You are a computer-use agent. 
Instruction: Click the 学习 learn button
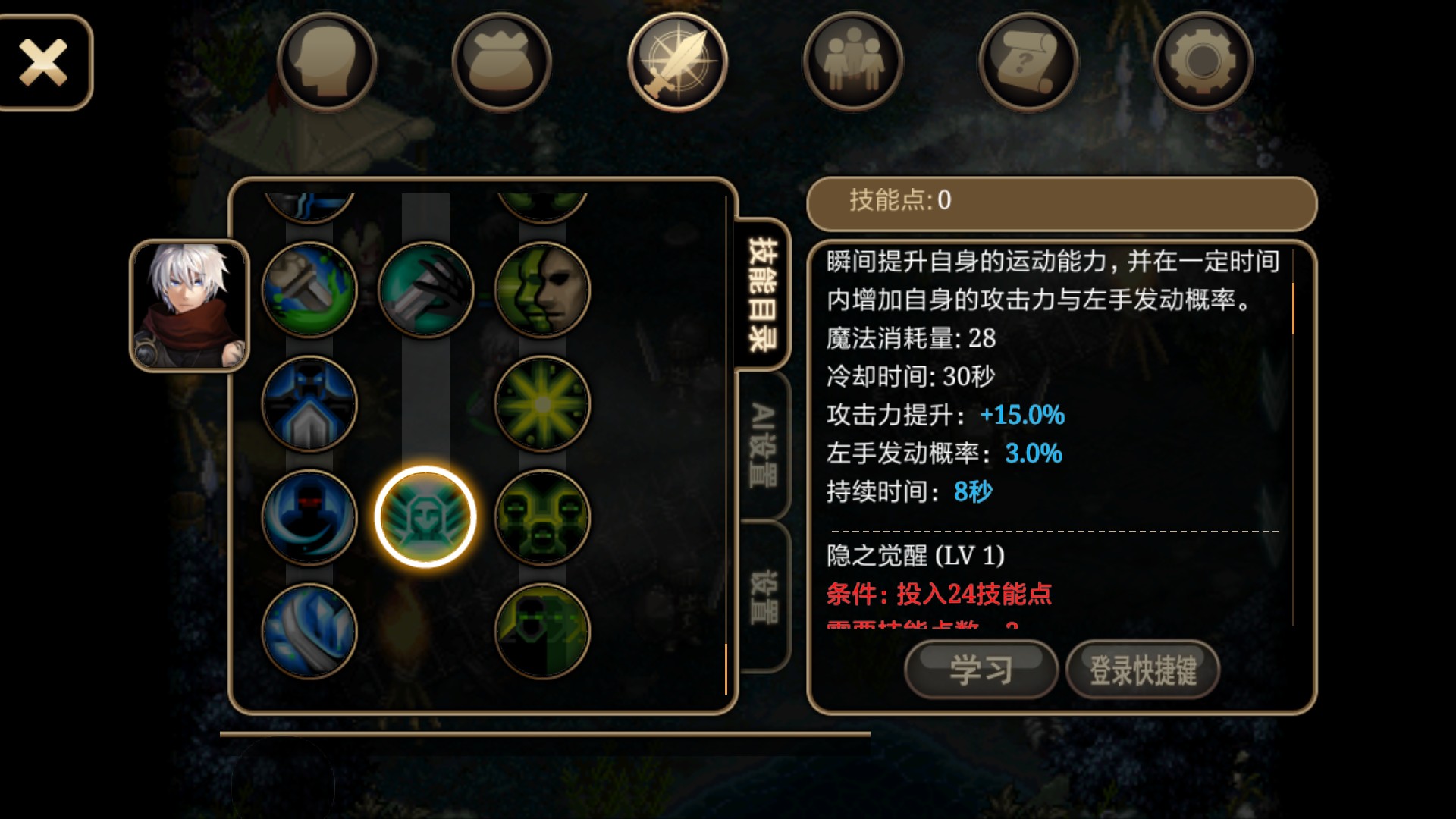coord(981,670)
